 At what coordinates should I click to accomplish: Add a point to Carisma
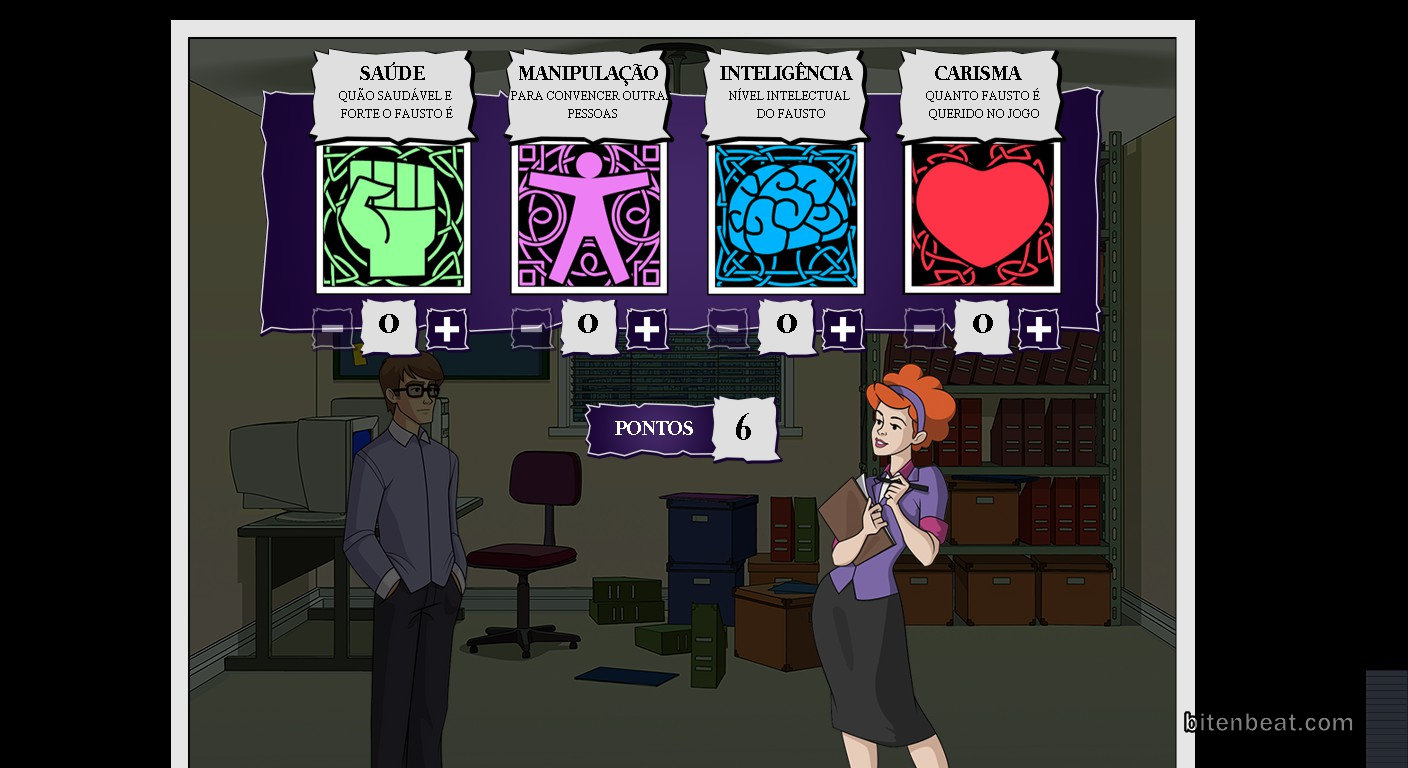pyautogui.click(x=1039, y=328)
